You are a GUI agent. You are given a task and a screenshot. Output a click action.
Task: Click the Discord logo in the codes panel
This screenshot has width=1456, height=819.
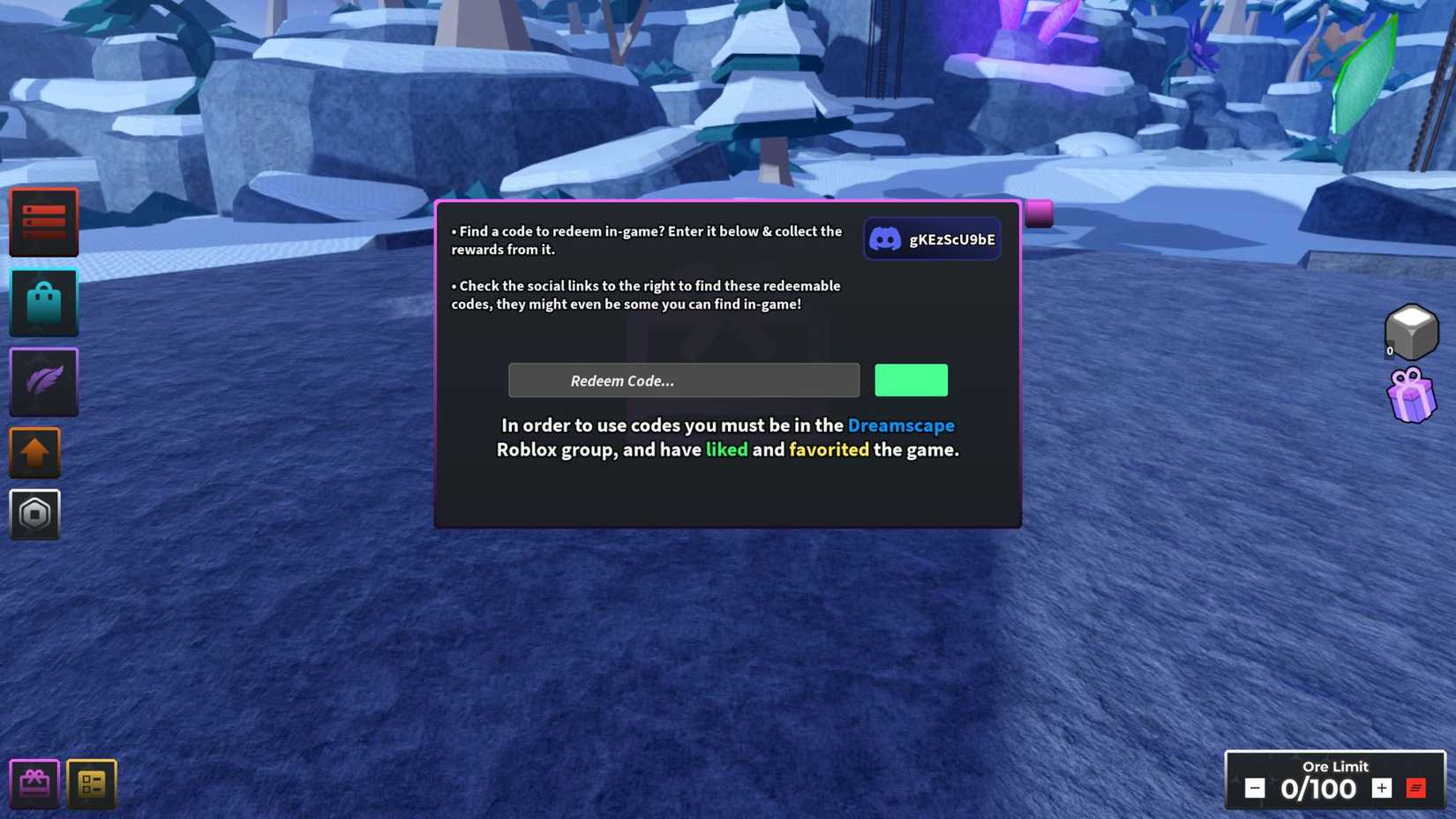click(886, 237)
